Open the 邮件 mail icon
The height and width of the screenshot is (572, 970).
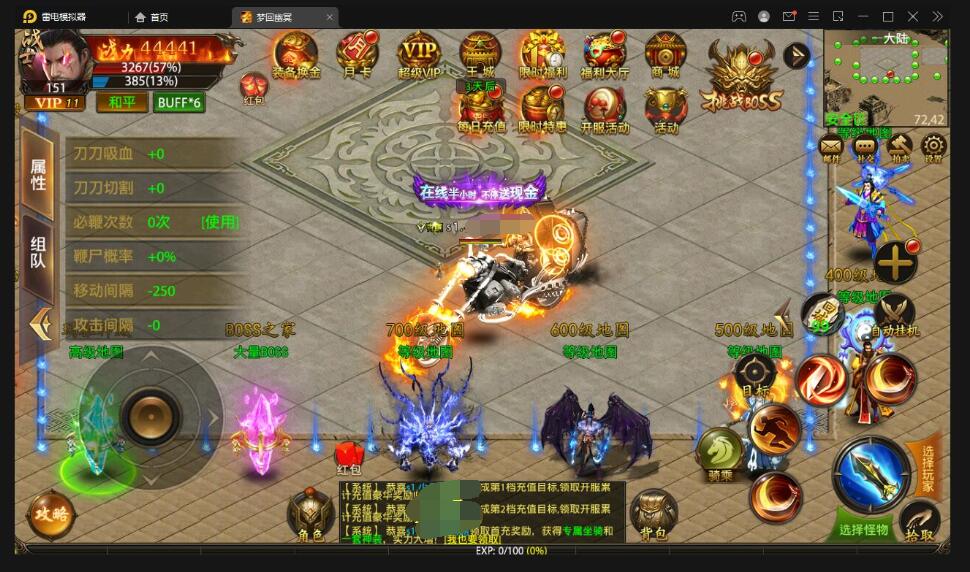[831, 148]
